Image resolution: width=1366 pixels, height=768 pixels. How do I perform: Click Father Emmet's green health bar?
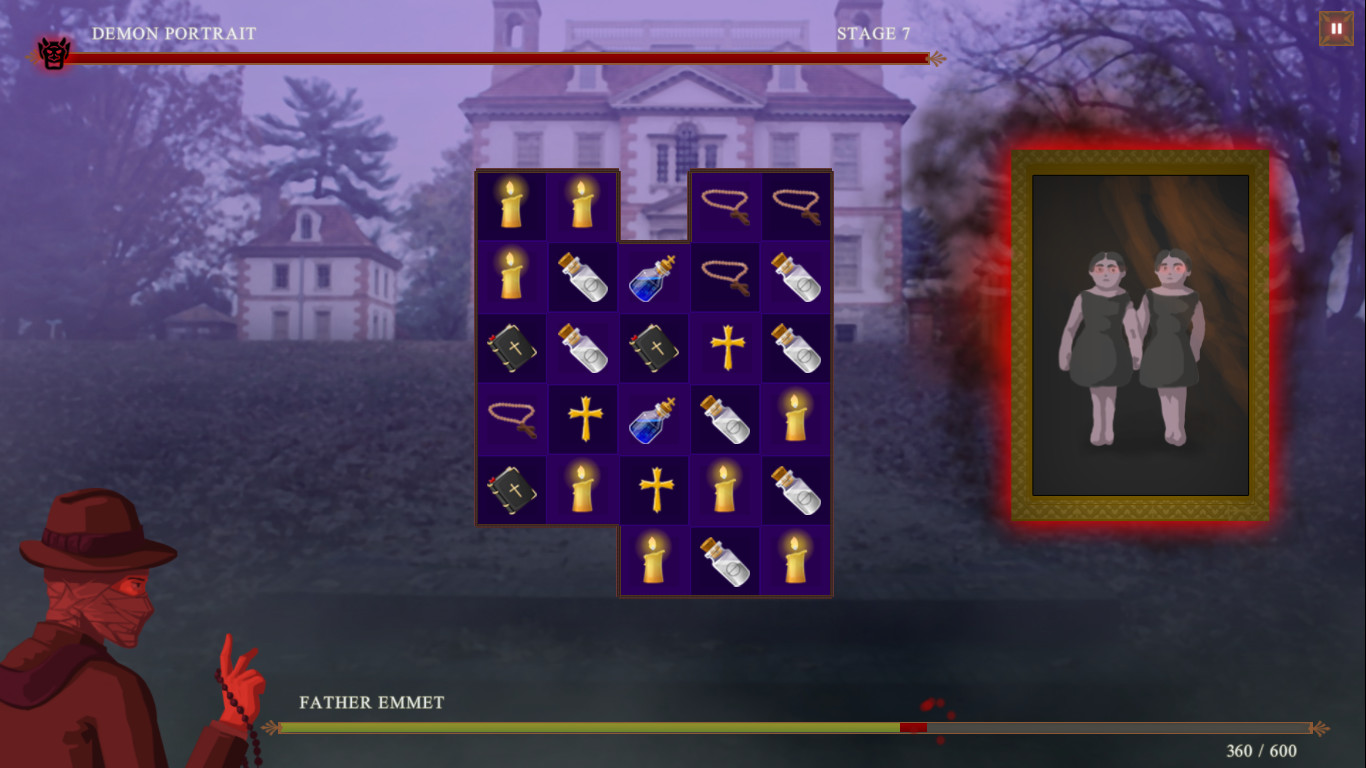[x=590, y=728]
